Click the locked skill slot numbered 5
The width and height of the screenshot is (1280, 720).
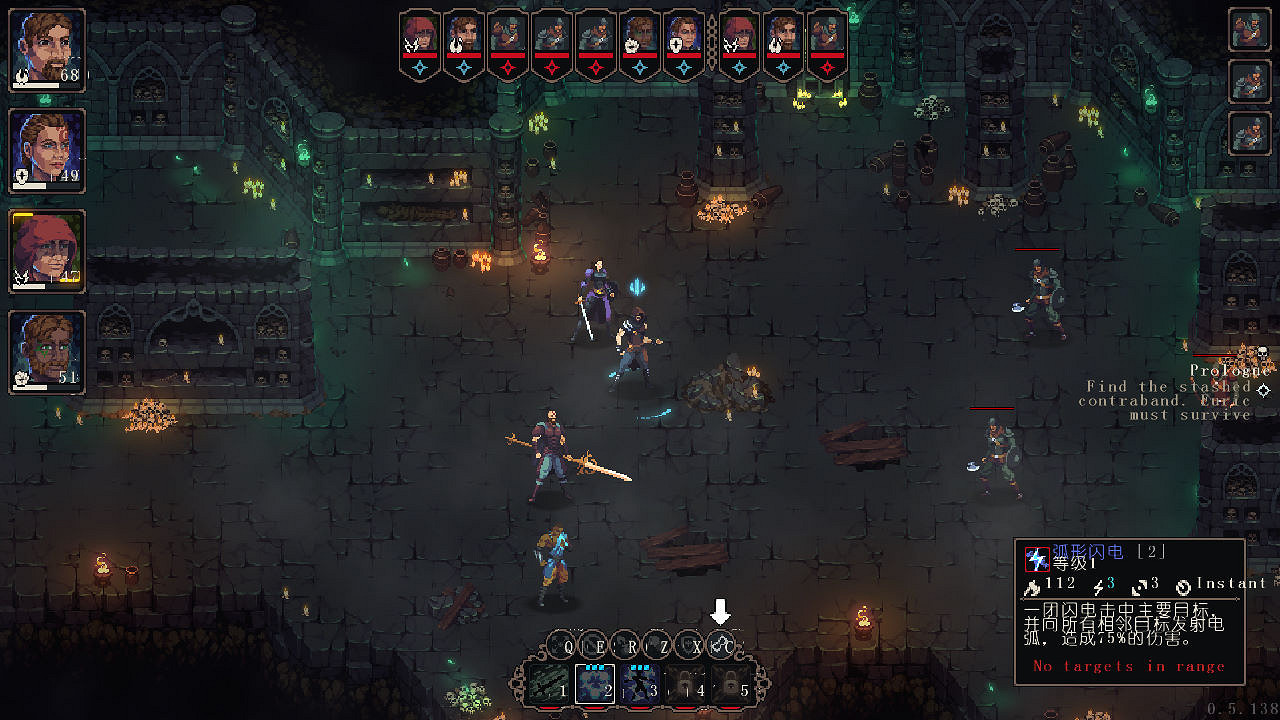pos(732,687)
